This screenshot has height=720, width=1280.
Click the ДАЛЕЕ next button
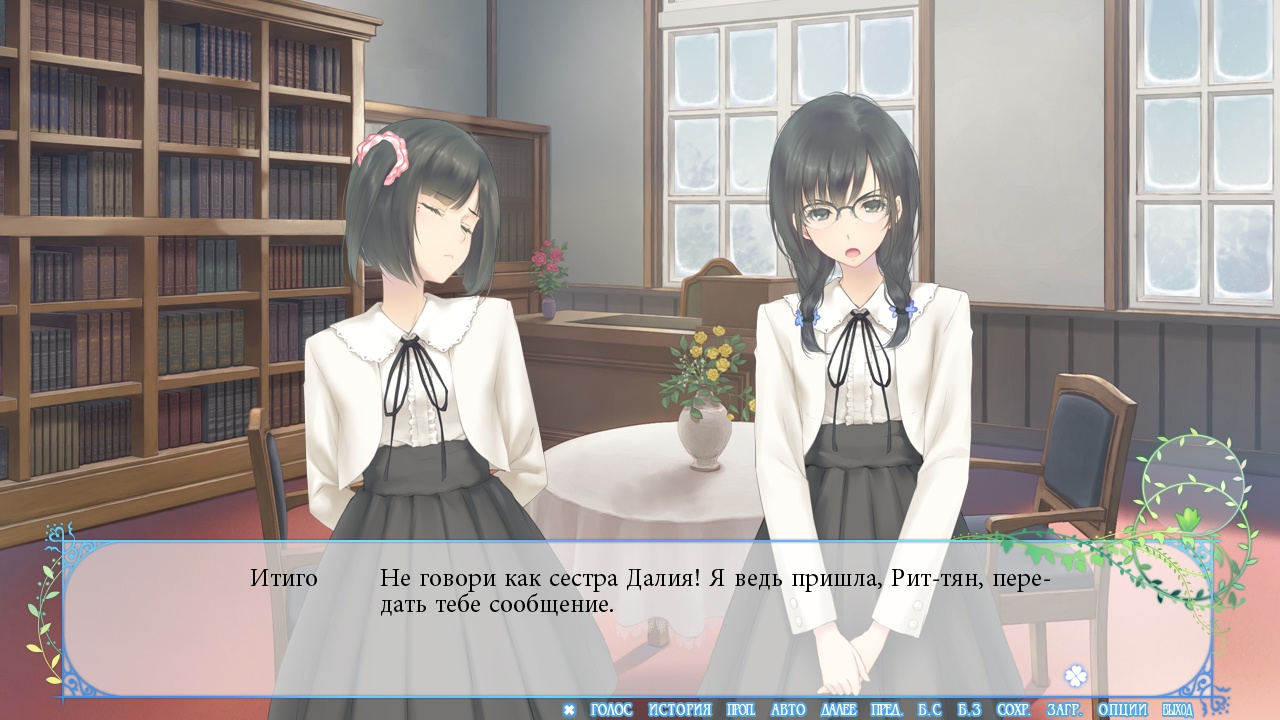(838, 710)
